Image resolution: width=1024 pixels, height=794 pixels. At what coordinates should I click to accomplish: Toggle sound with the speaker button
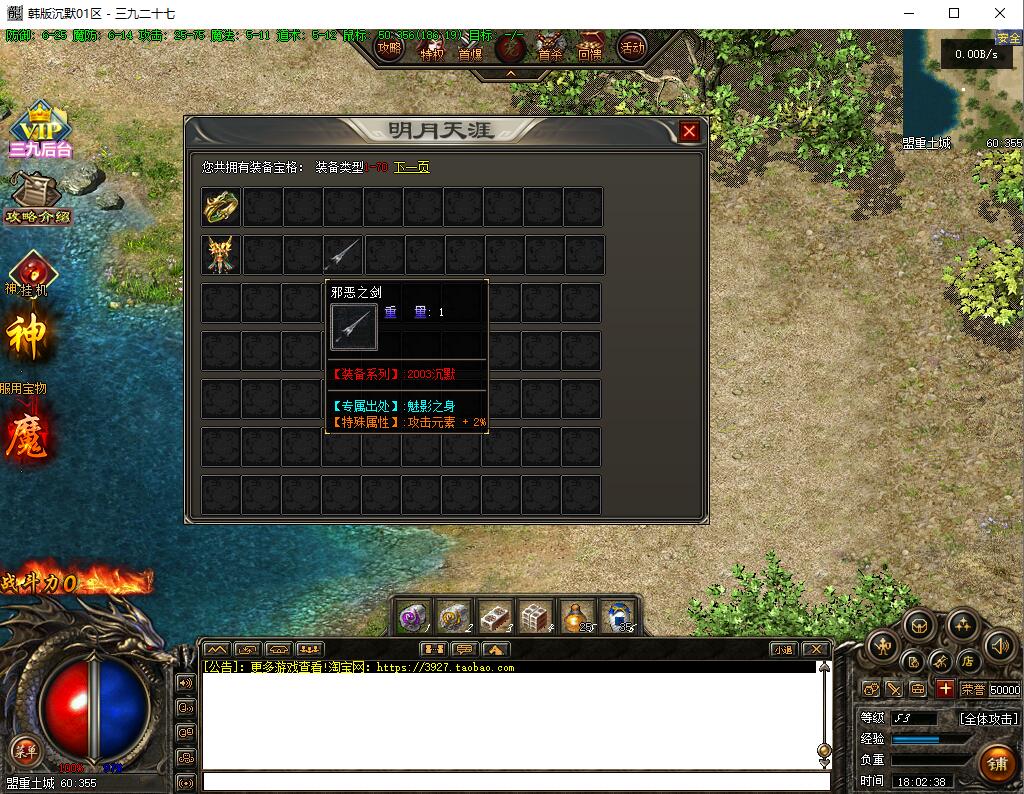[x=999, y=646]
